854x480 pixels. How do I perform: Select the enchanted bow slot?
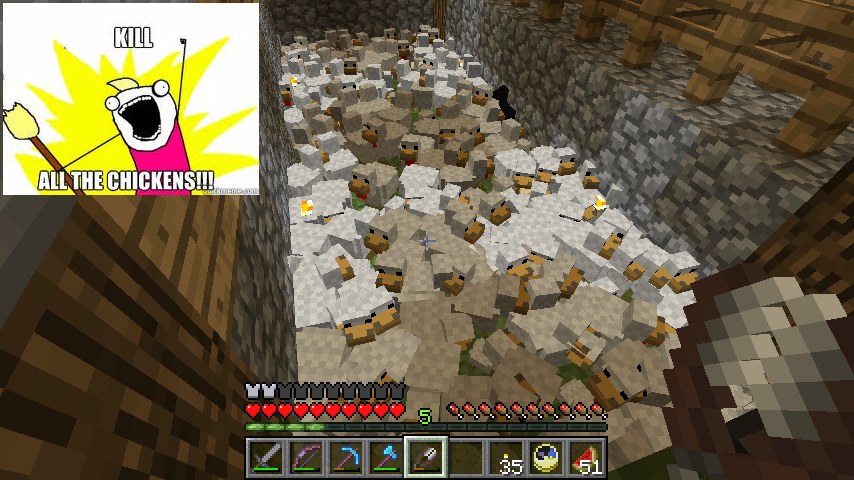click(x=306, y=458)
